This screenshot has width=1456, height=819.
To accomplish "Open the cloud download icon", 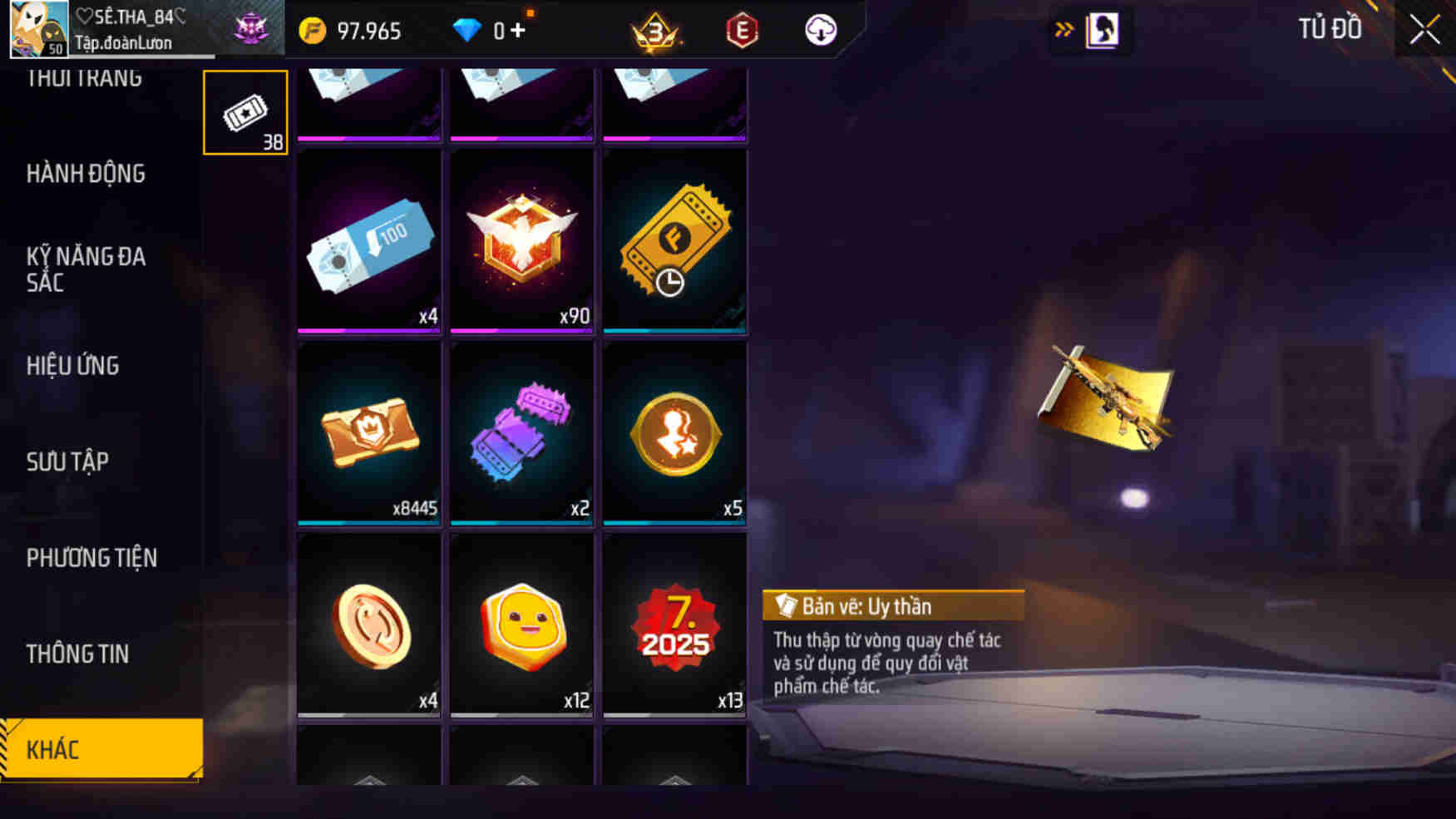I will pyautogui.click(x=819, y=30).
